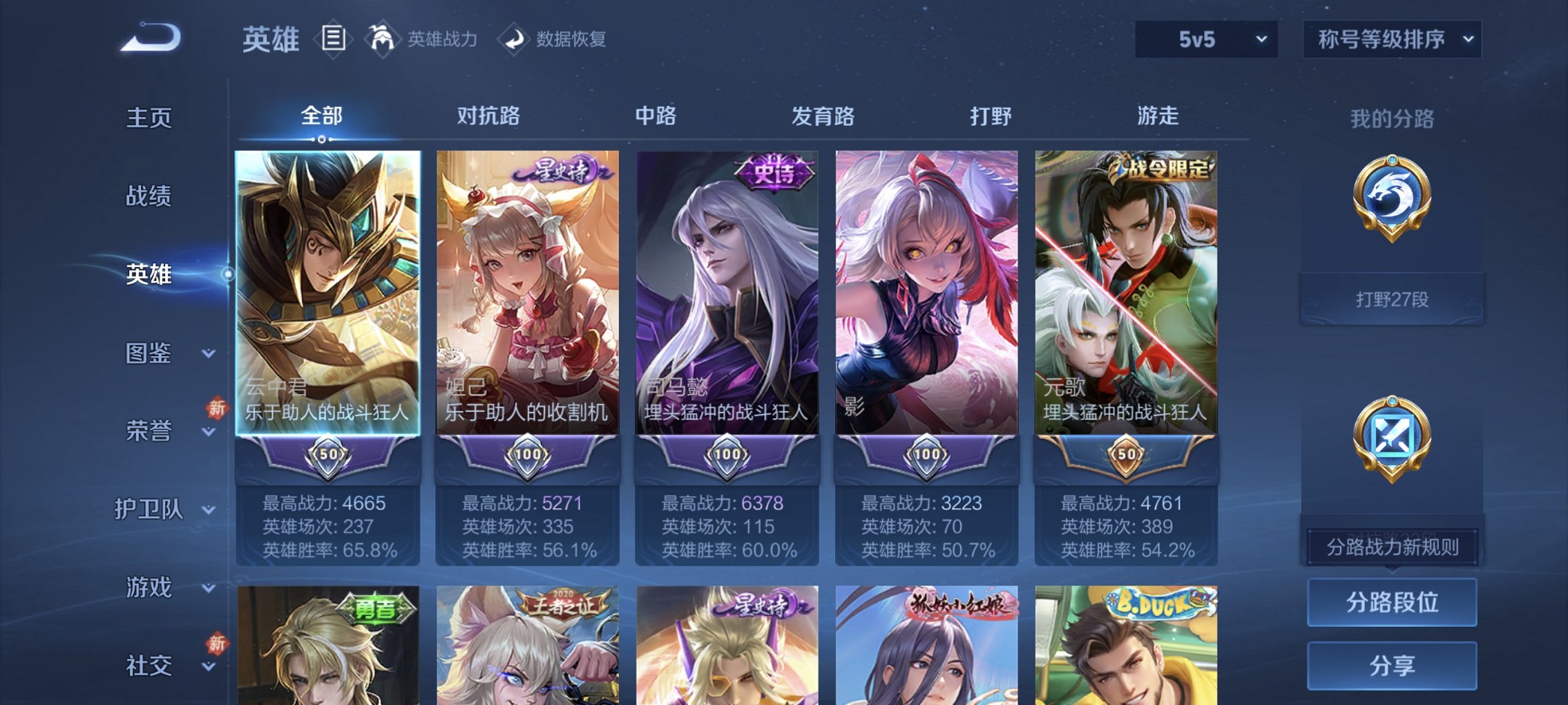Image resolution: width=1568 pixels, height=705 pixels.
Task: Click the 英雄战力 (hero power) icon
Action: 383,38
